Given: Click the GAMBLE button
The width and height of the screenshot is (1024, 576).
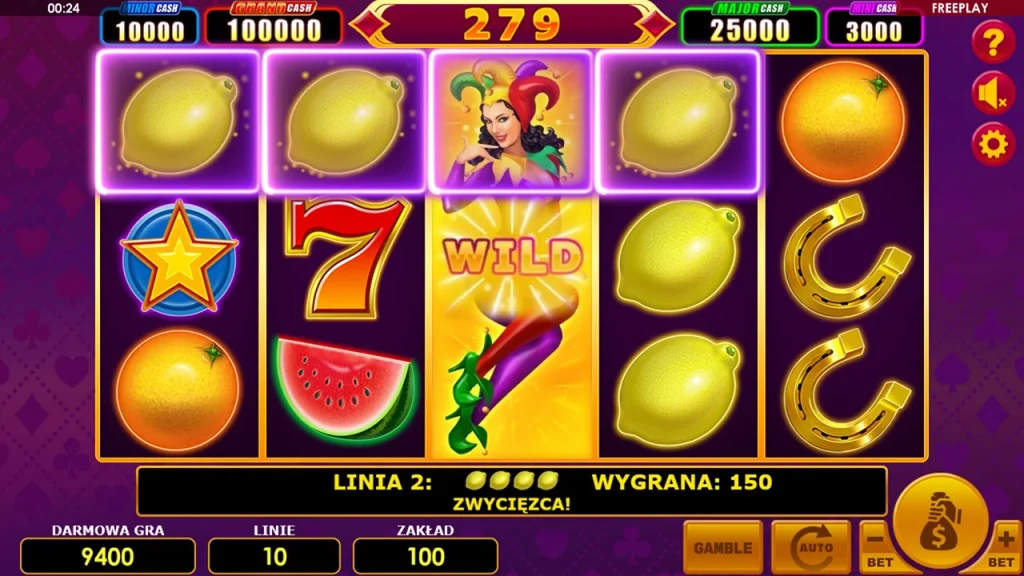Looking at the screenshot, I should click(x=722, y=547).
